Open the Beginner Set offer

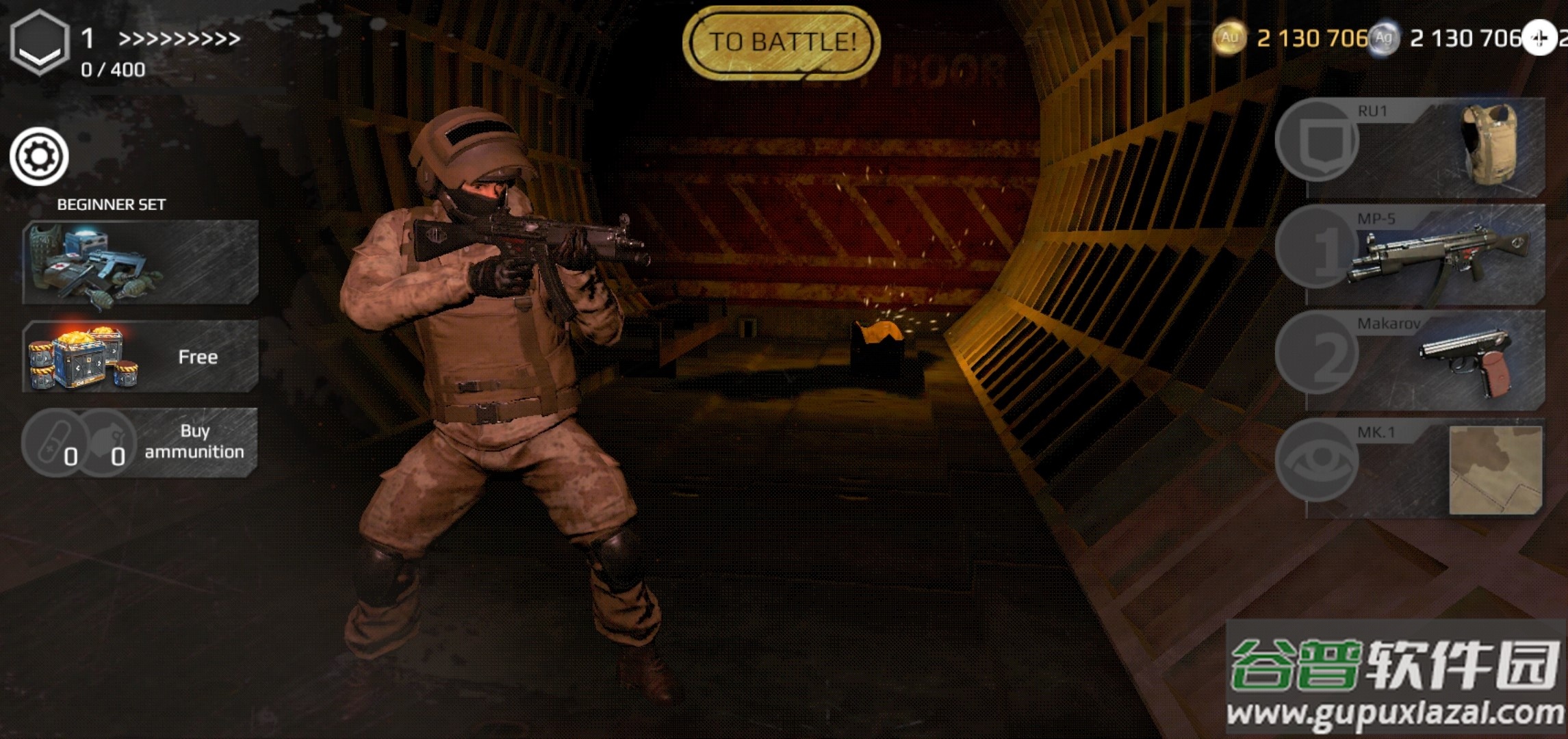(x=140, y=262)
